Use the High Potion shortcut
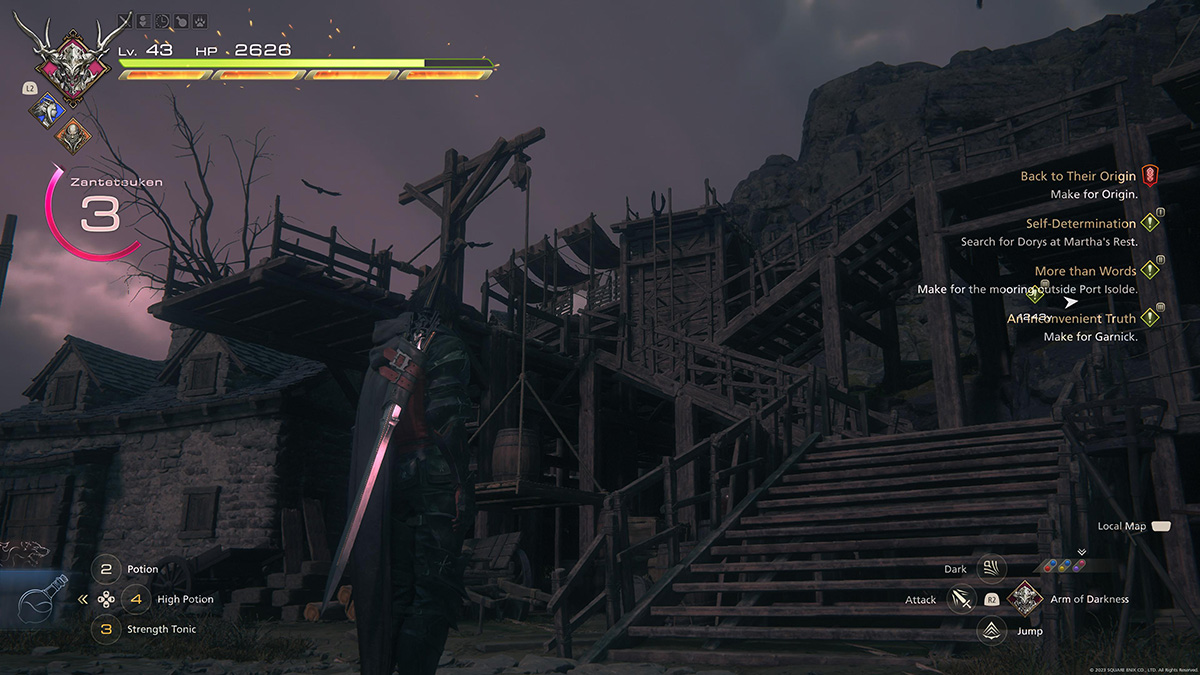Image resolution: width=1200 pixels, height=675 pixels. coord(137,600)
